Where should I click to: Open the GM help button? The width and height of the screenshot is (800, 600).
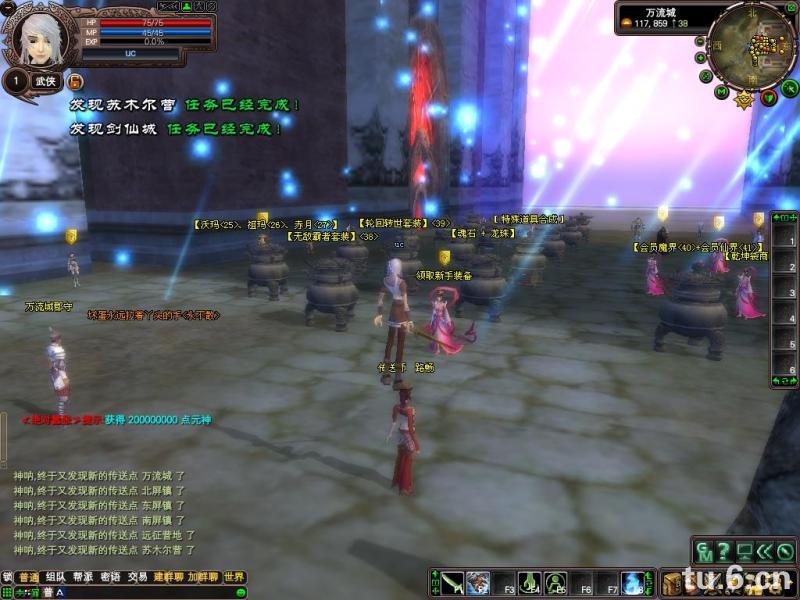point(706,551)
